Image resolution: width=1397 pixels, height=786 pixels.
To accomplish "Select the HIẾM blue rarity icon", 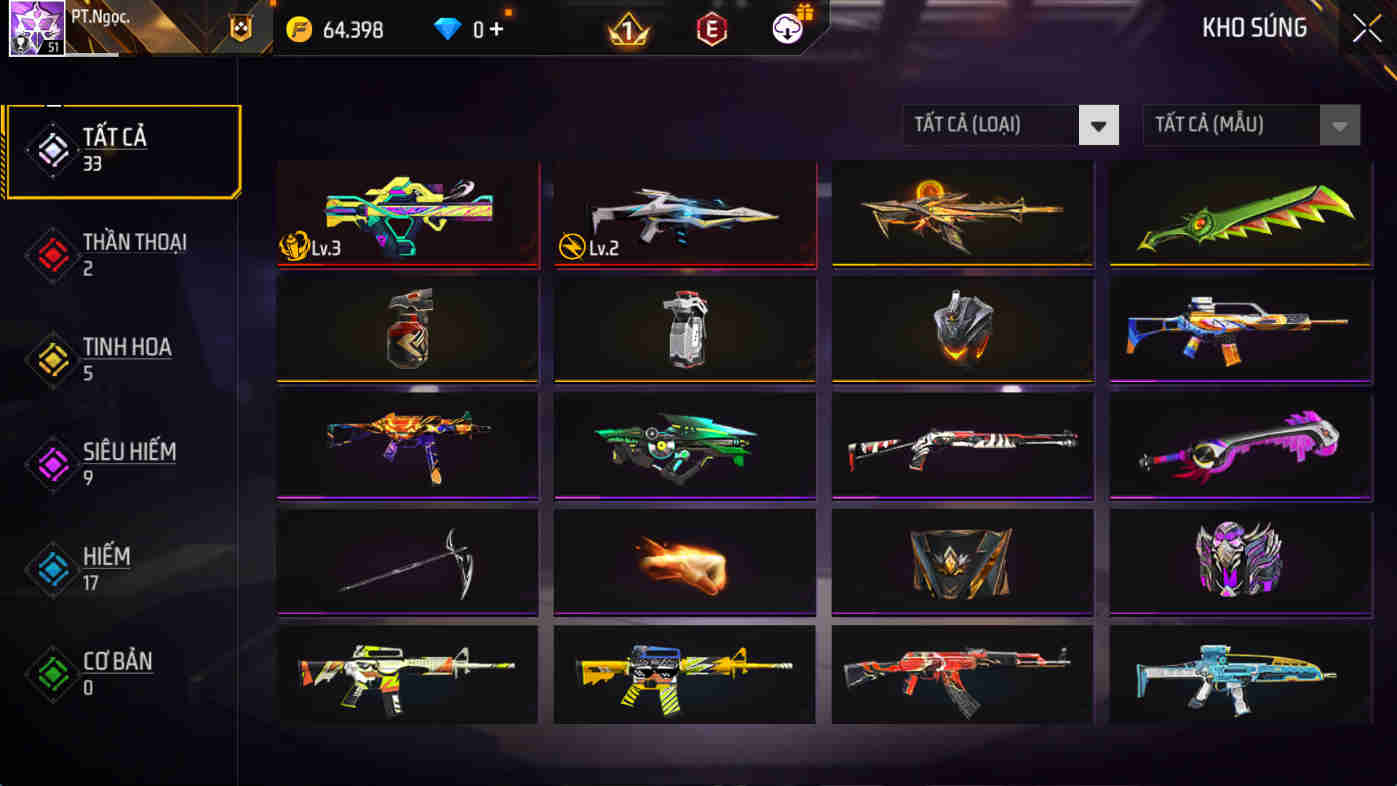I will pos(52,568).
